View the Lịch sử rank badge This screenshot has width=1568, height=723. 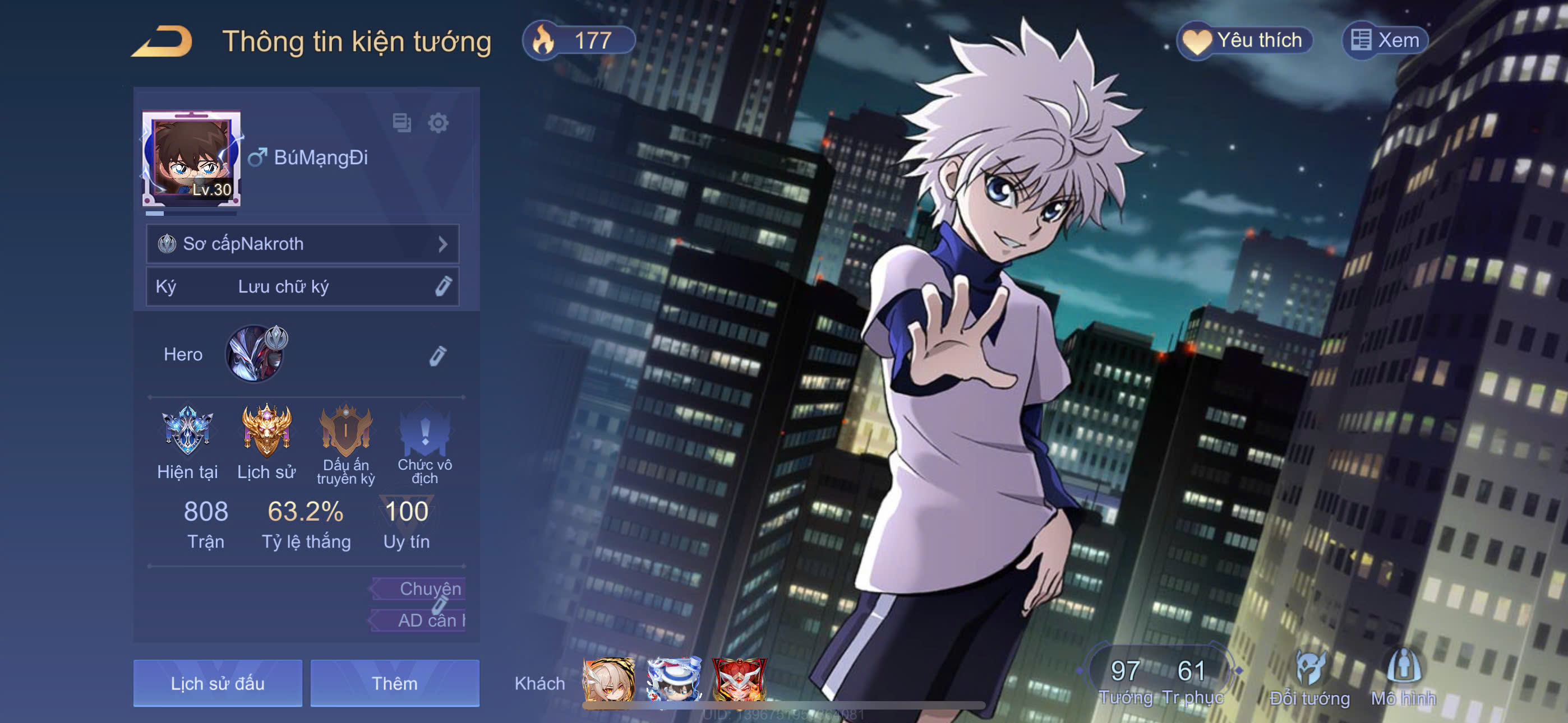click(266, 431)
